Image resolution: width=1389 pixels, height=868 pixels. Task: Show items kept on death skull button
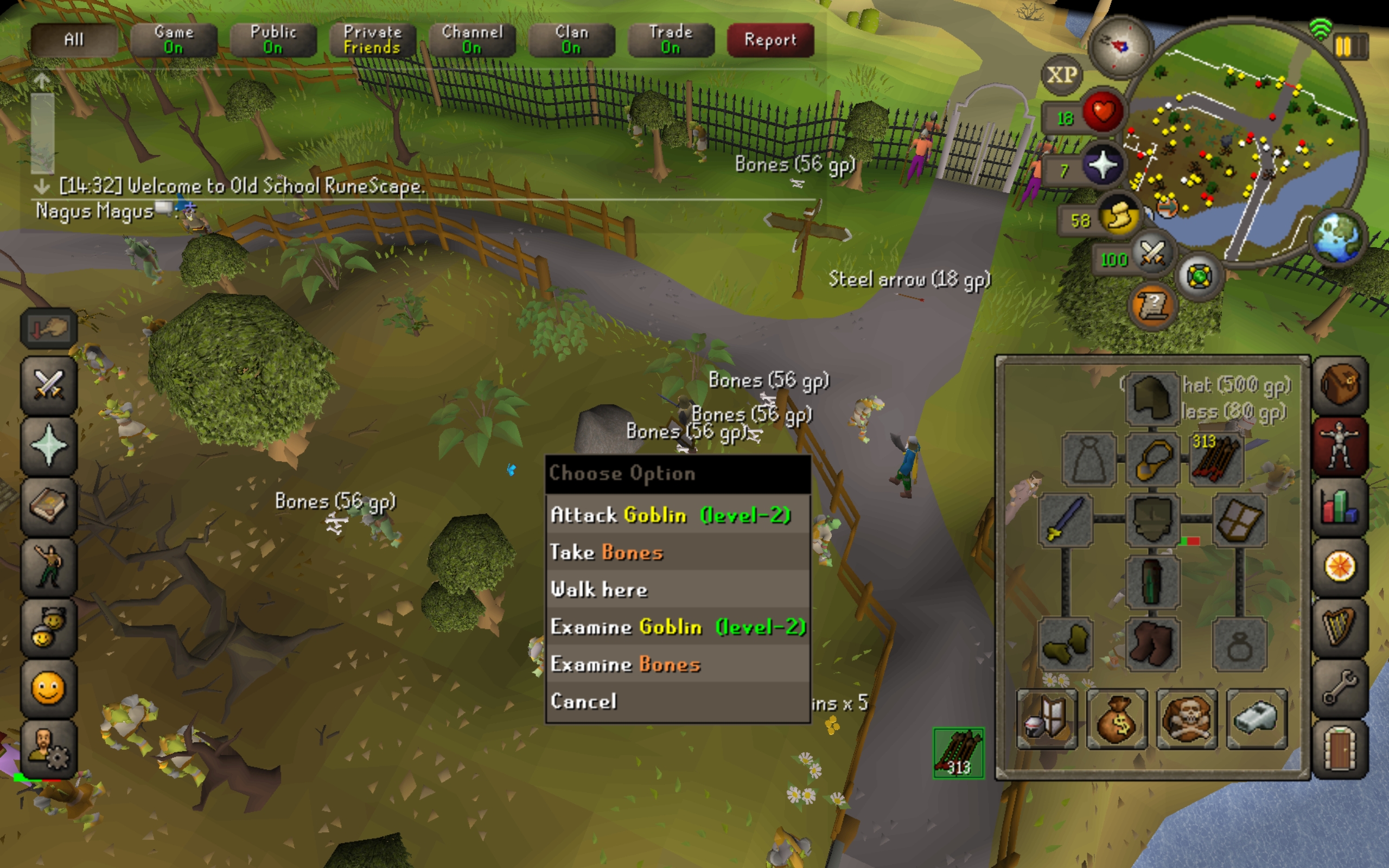point(1187,720)
